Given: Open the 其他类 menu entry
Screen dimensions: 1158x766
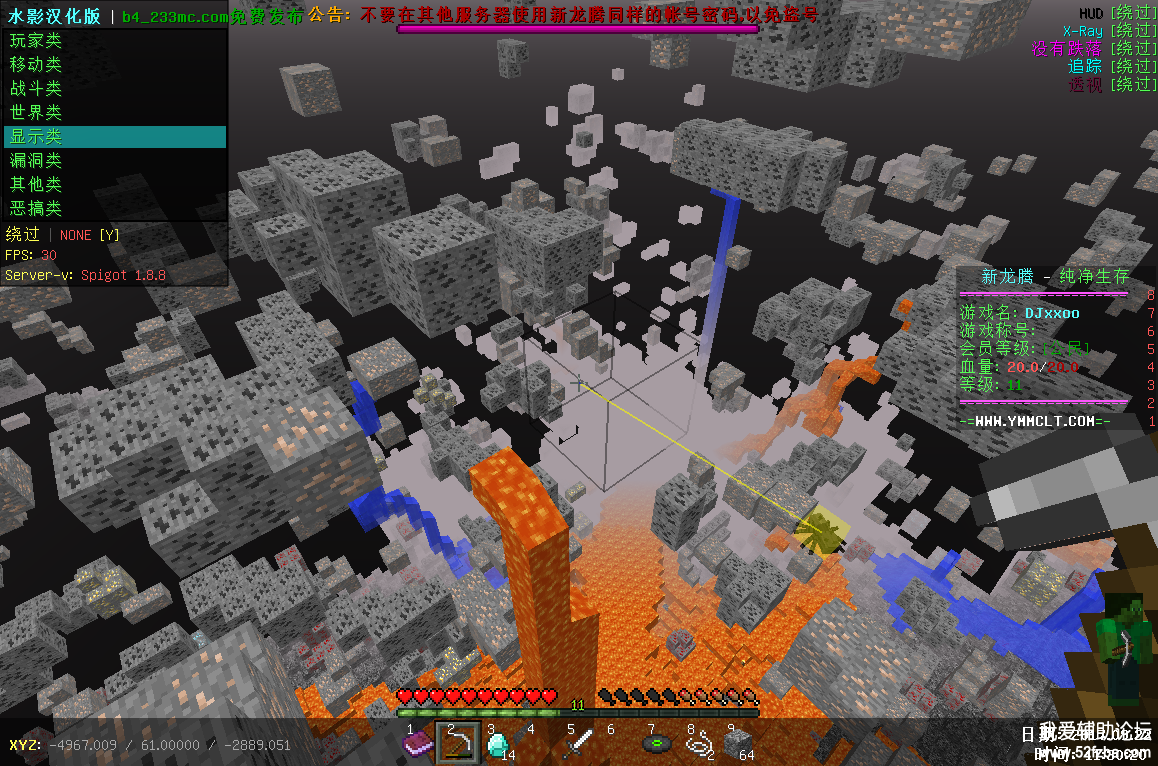Looking at the screenshot, I should pyautogui.click(x=36, y=185).
